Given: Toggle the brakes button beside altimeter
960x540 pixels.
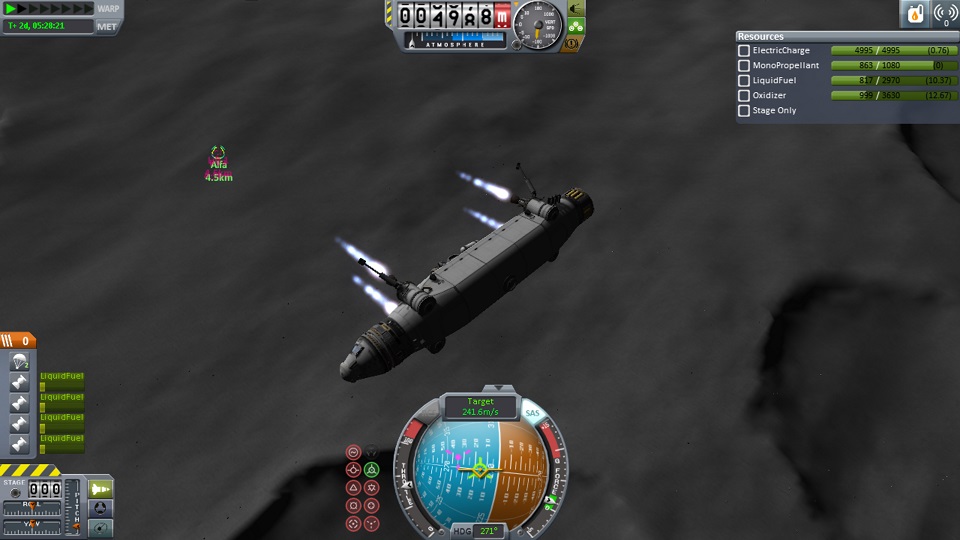Looking at the screenshot, I should coord(573,43).
